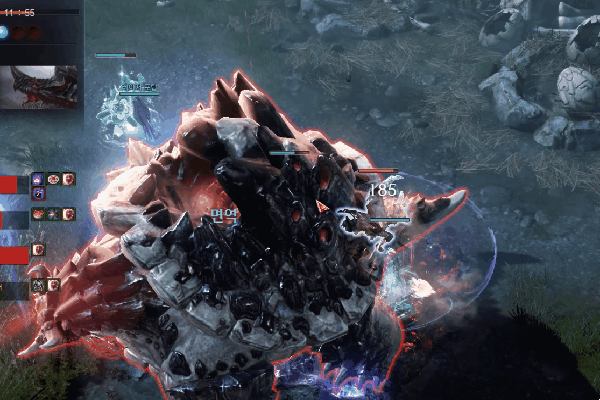Image resolution: width=600 pixels, height=400 pixels.
Task: Click the purple status icon beside party frames
Action: [x=38, y=179]
